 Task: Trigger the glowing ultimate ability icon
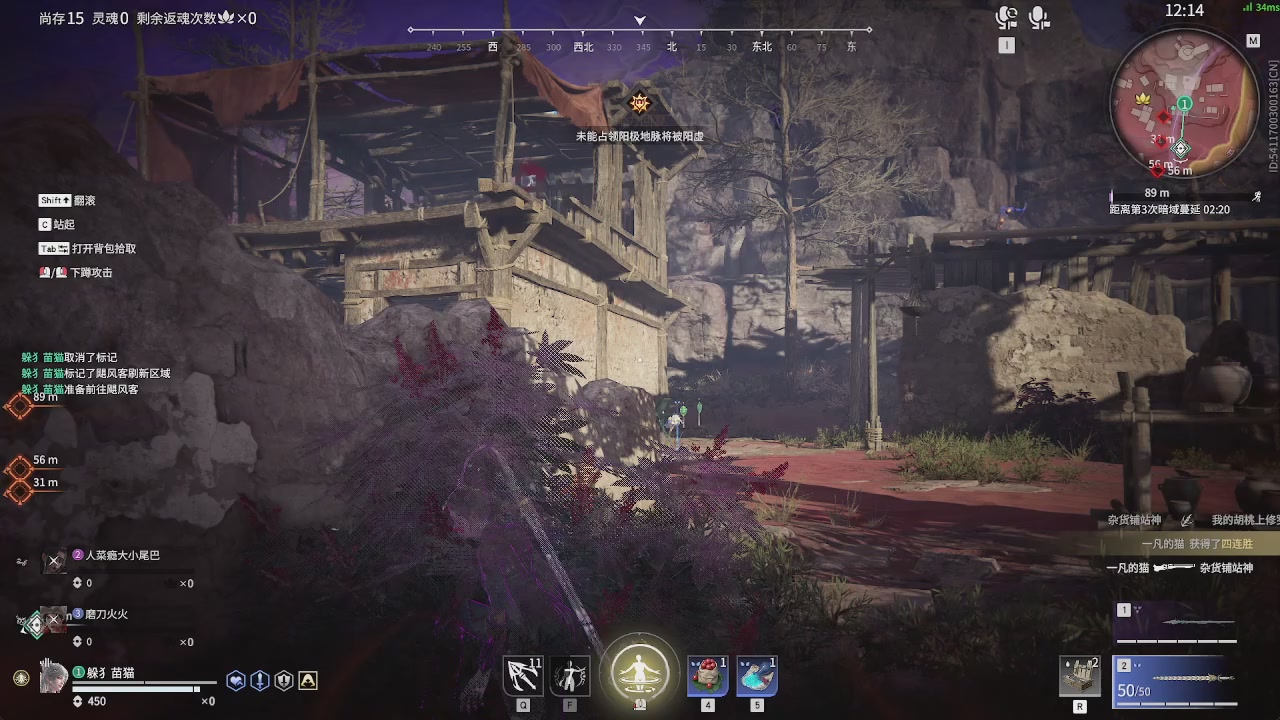[x=640, y=670]
